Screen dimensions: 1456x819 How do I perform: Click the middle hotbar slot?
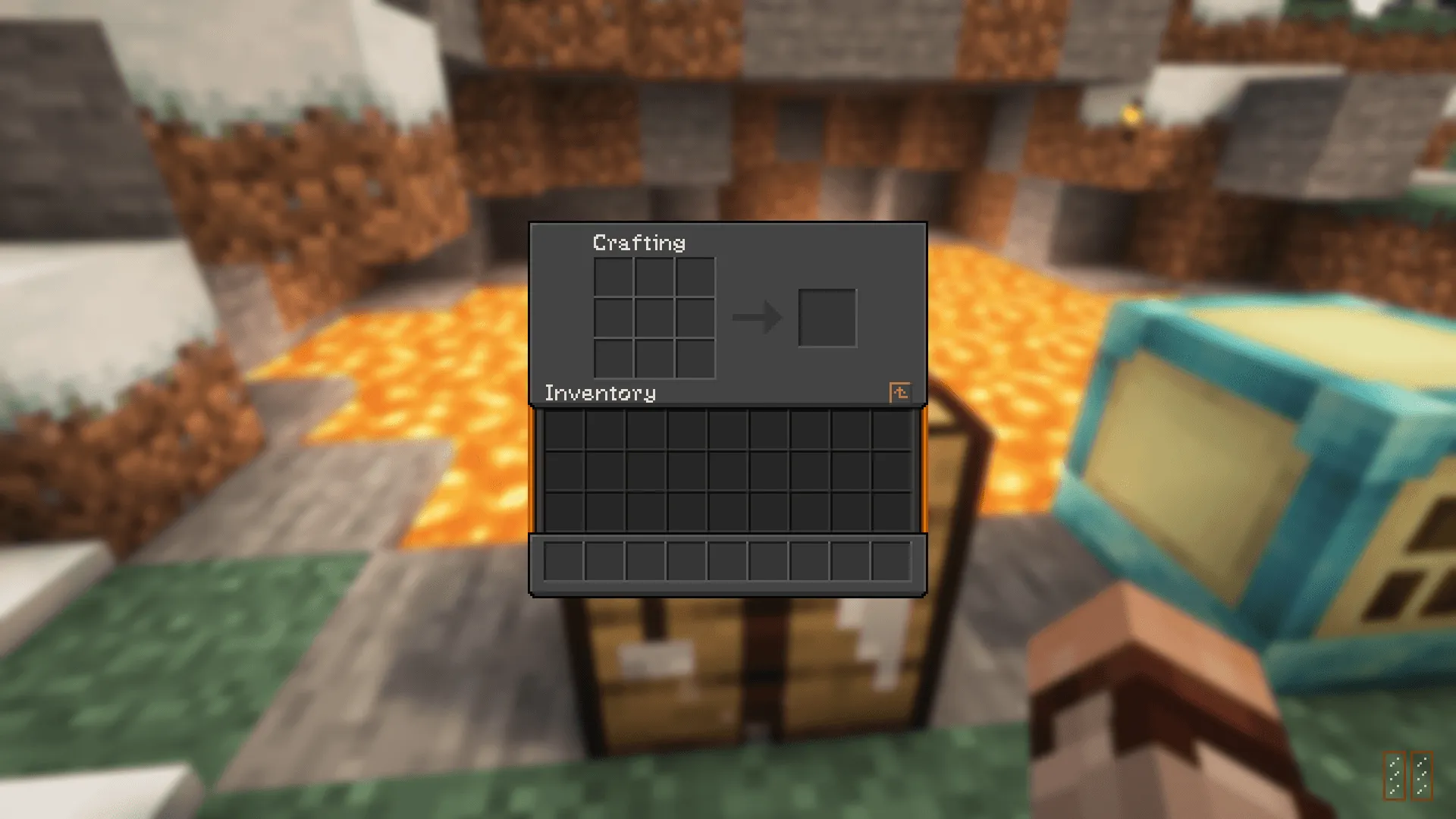(x=728, y=560)
